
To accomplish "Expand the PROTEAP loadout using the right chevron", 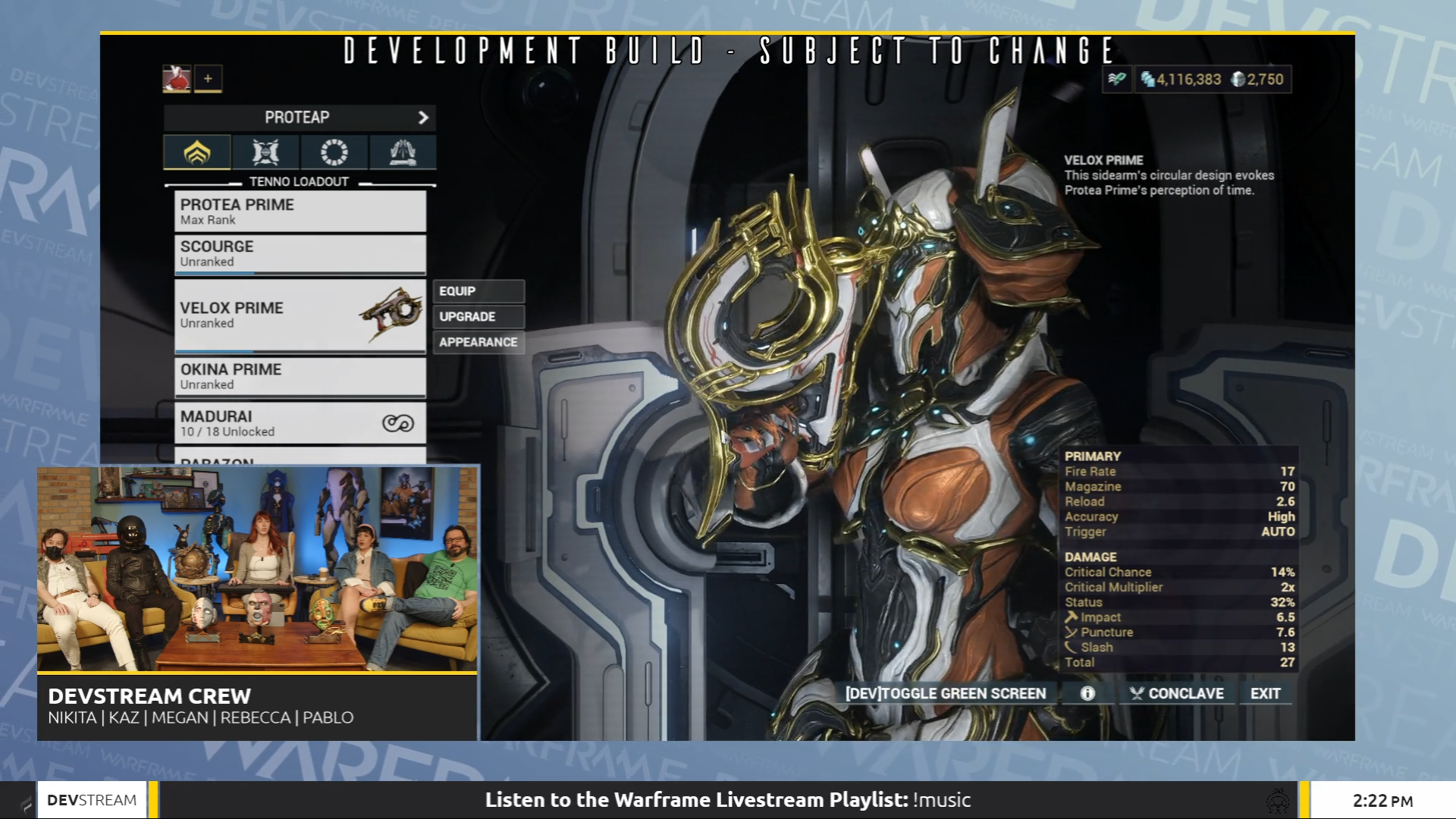I will point(422,118).
